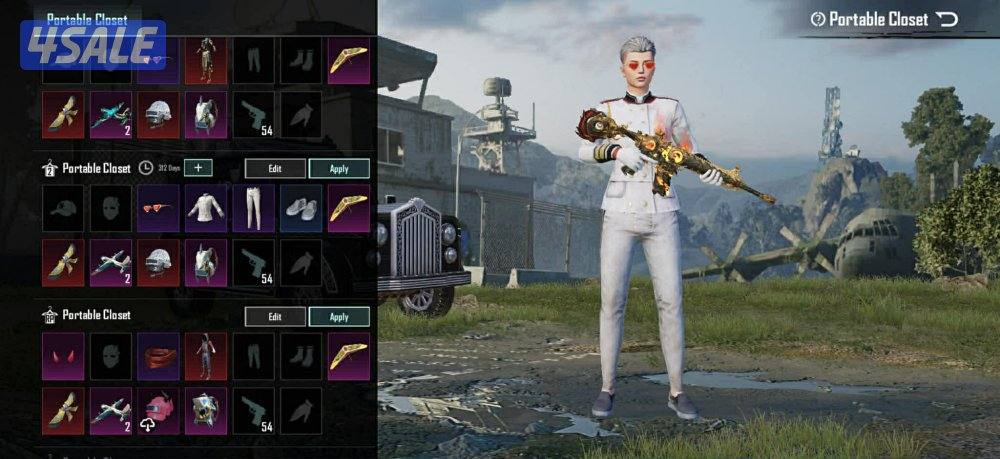Open the Portable Closet help question mark
This screenshot has height=459, width=1000.
(818, 19)
